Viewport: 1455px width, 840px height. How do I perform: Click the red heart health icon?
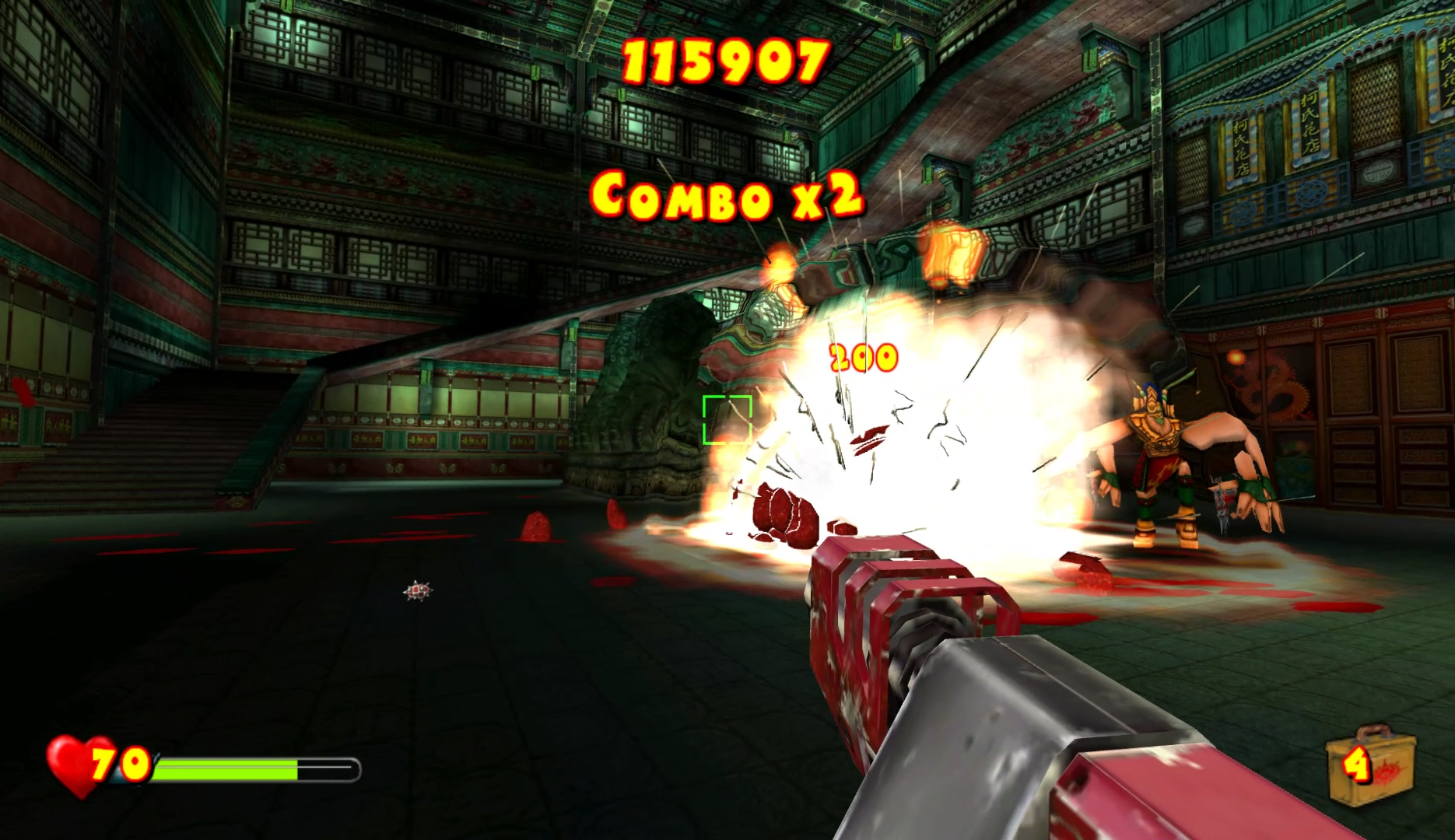click(76, 765)
